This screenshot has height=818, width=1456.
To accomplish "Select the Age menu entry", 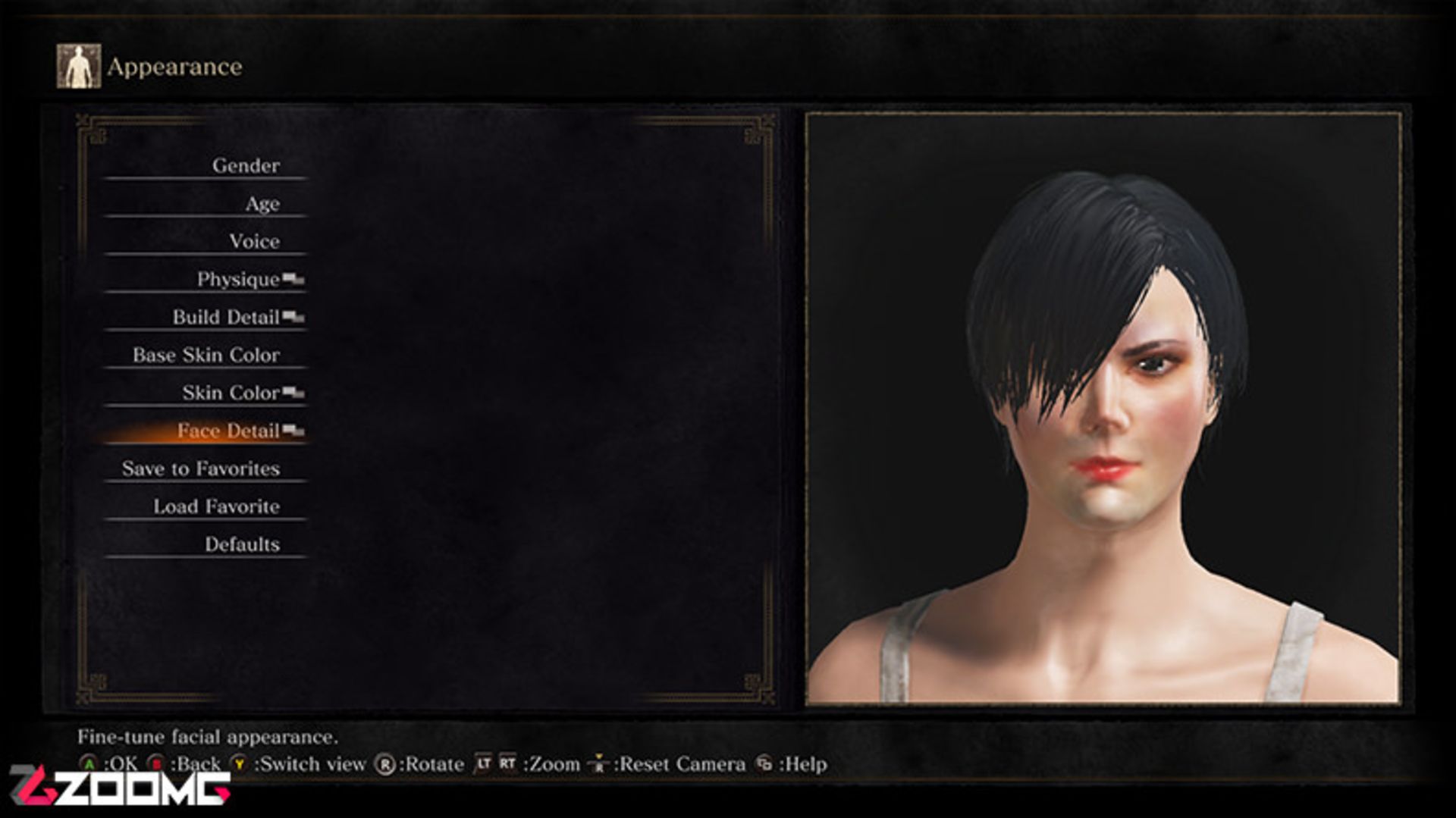I will (x=262, y=203).
